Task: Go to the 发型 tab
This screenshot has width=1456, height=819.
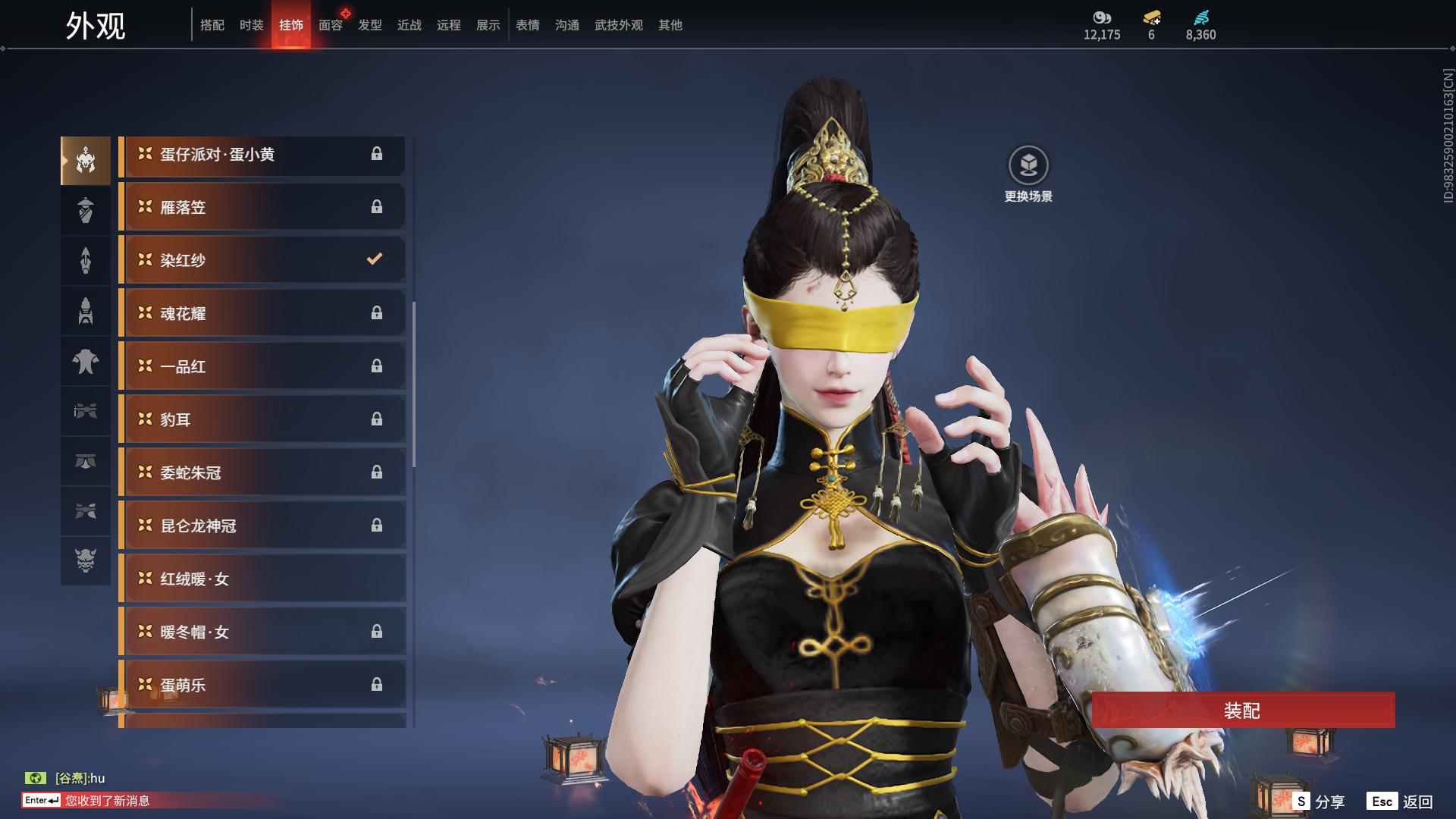Action: [370, 25]
